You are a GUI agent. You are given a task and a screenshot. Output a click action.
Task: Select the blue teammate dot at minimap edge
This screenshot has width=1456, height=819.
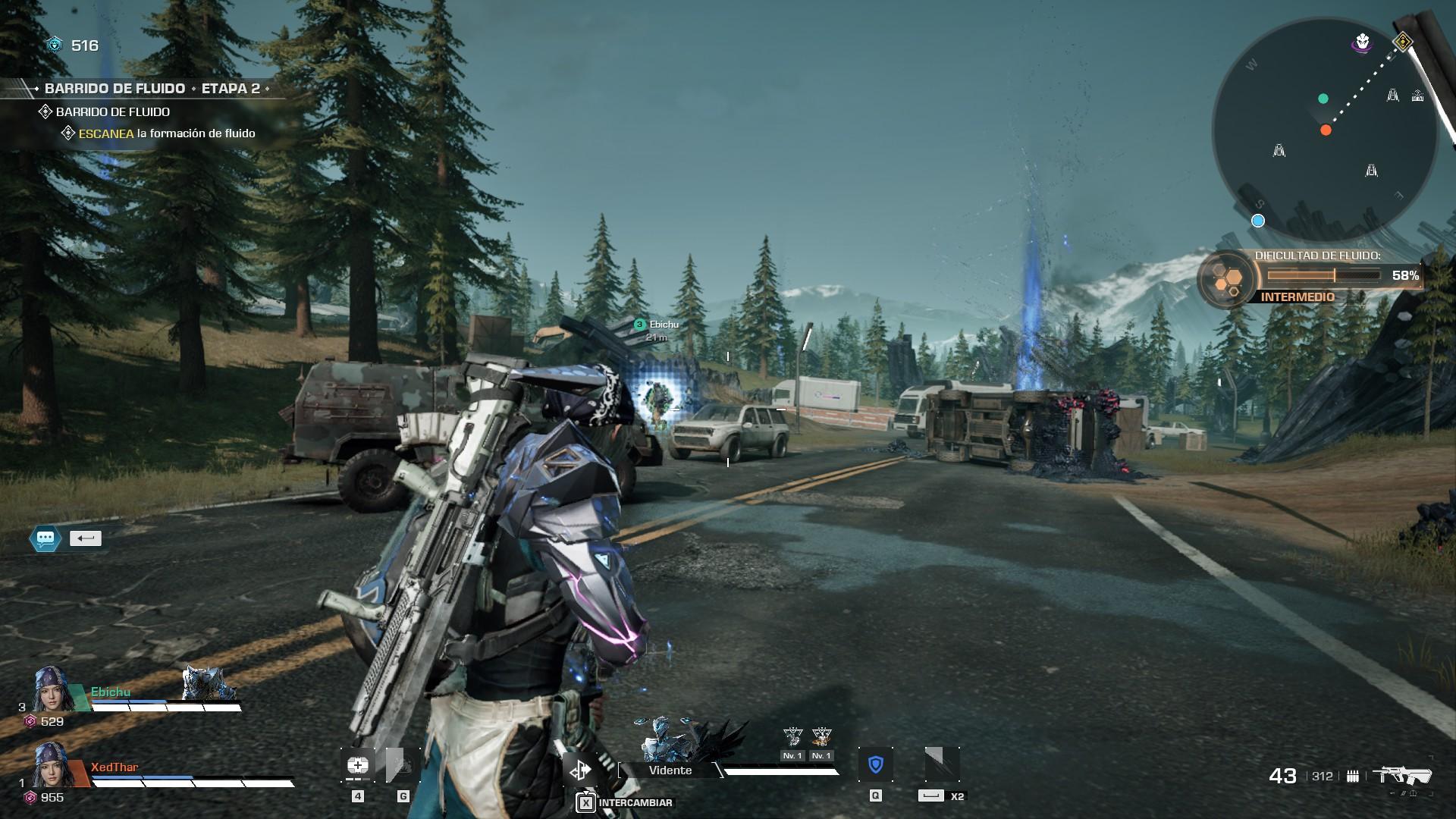tap(1258, 221)
